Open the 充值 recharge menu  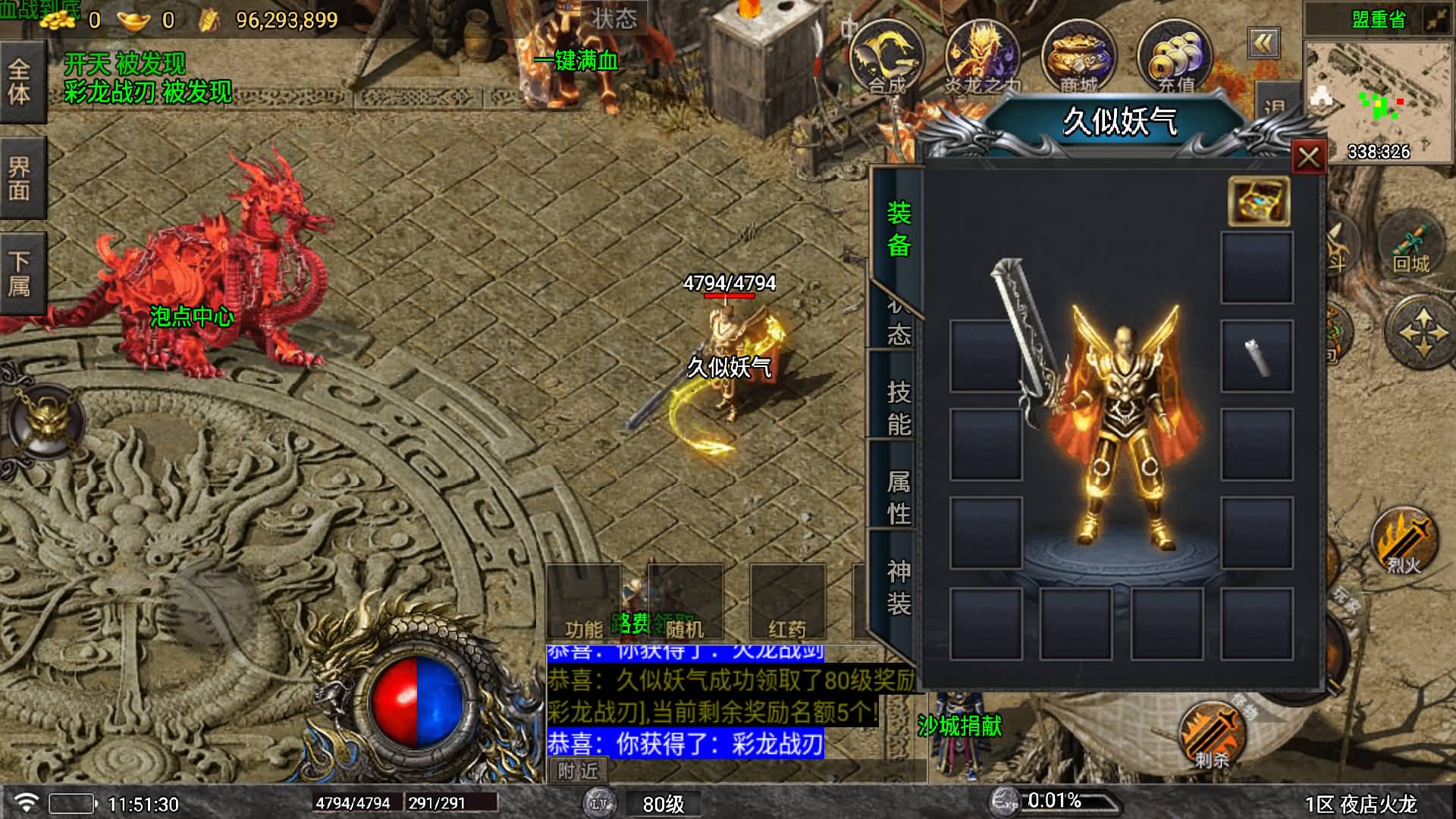pyautogui.click(x=1175, y=58)
